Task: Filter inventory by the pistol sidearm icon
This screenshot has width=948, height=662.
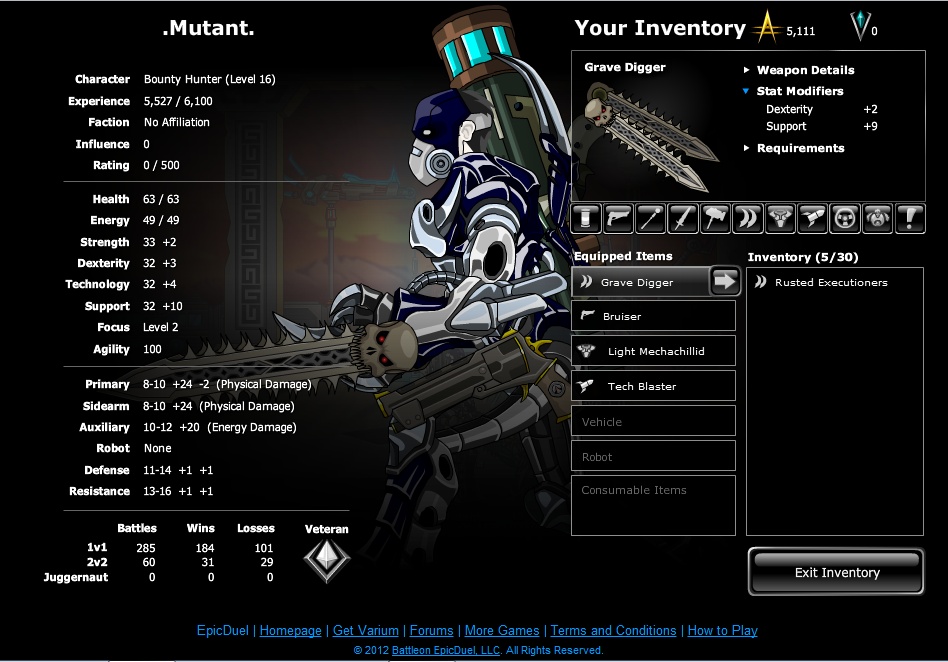Action: pyautogui.click(x=619, y=218)
